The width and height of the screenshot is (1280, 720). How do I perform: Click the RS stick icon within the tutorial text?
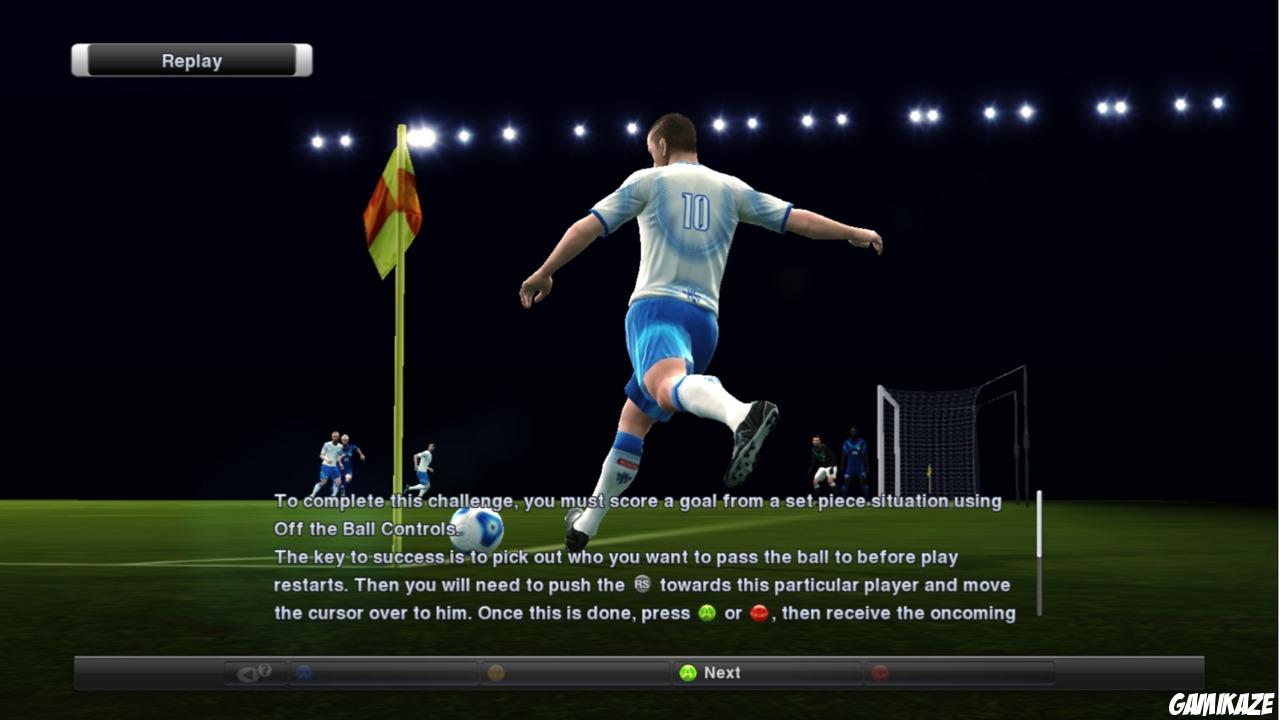tap(642, 585)
